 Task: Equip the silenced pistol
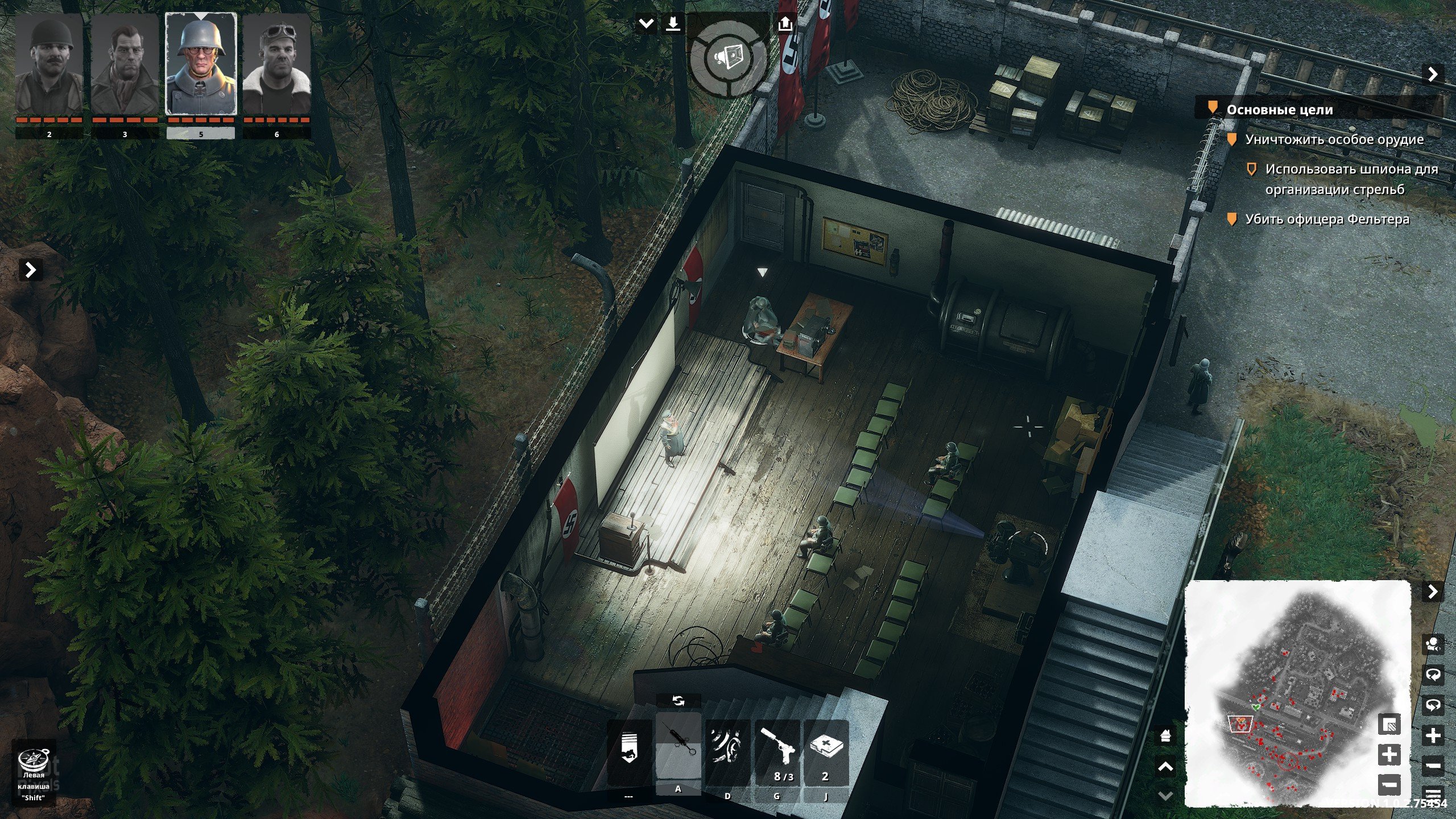[777, 752]
